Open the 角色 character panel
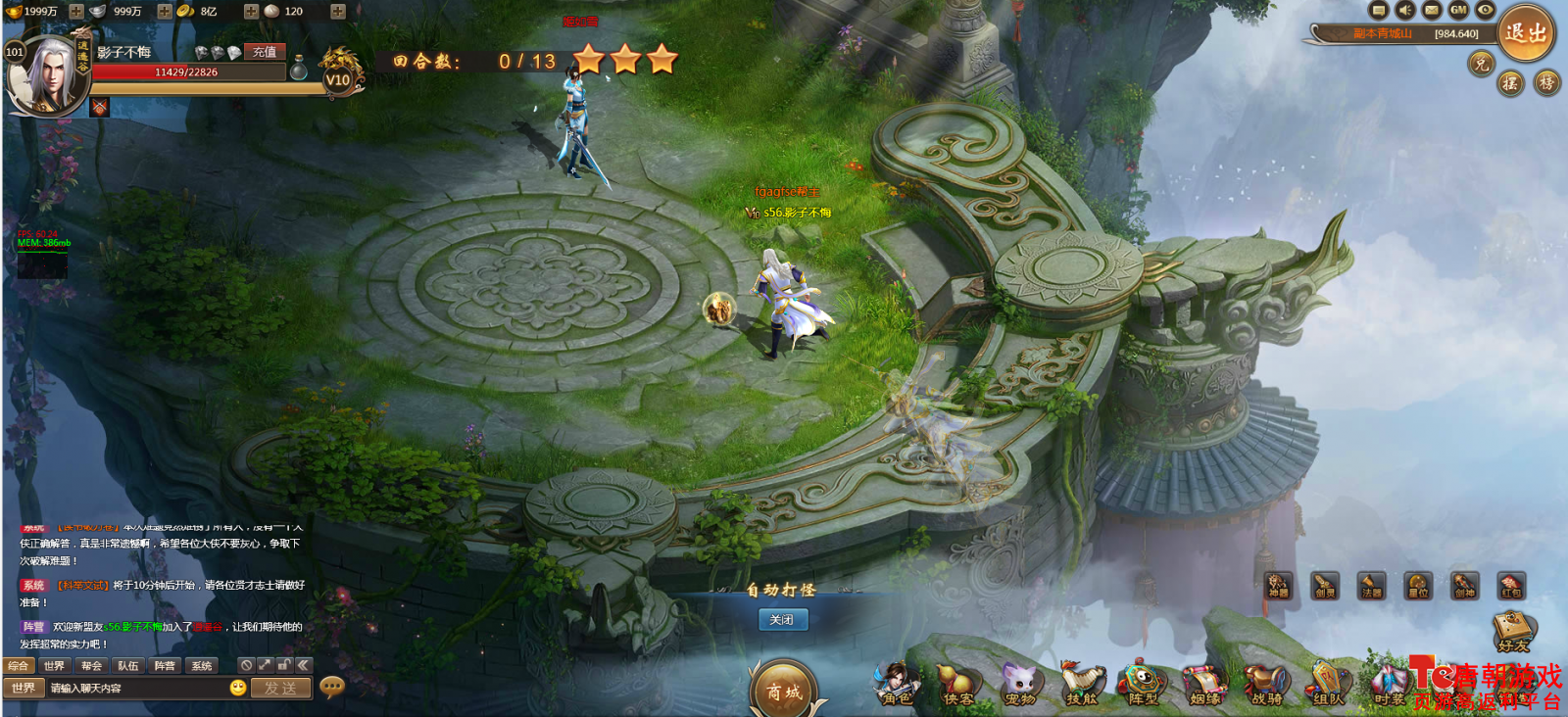Image resolution: width=1568 pixels, height=717 pixels. coord(898,685)
